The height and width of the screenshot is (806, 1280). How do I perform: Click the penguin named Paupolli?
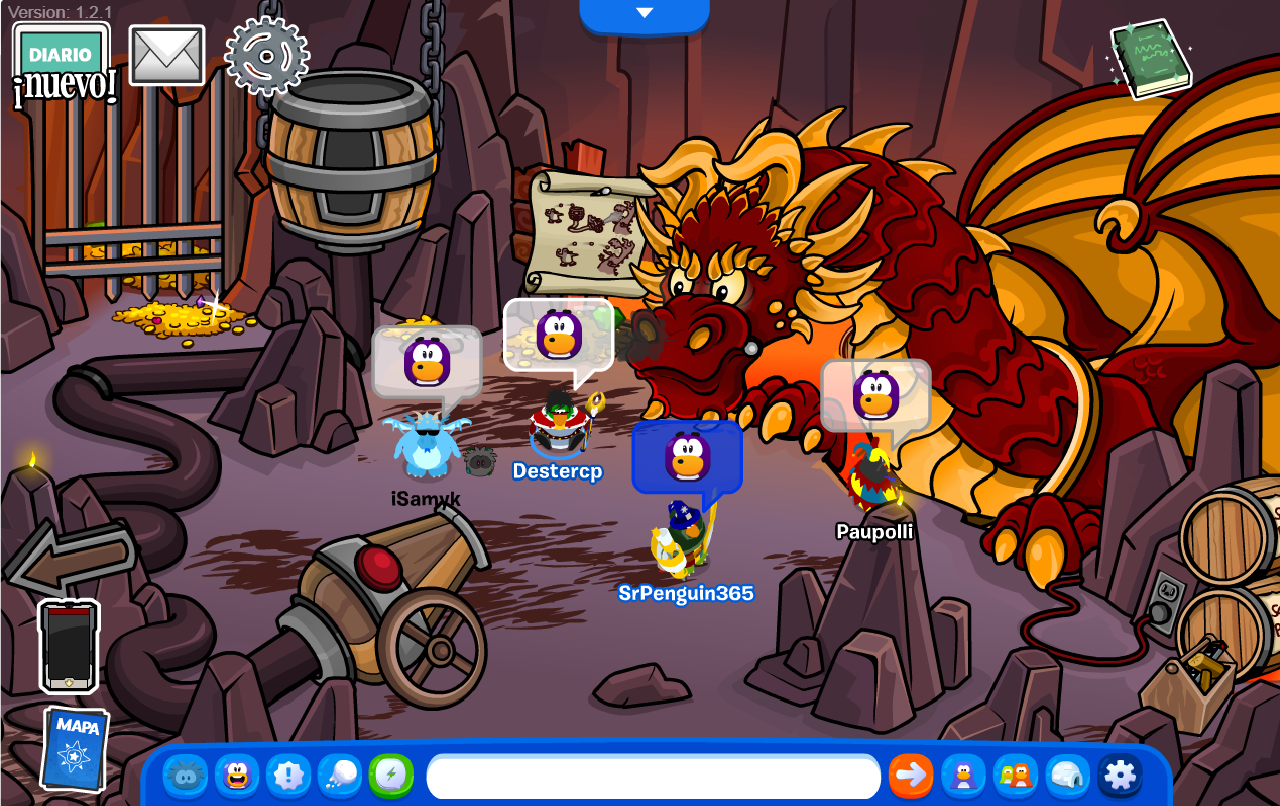click(x=874, y=480)
